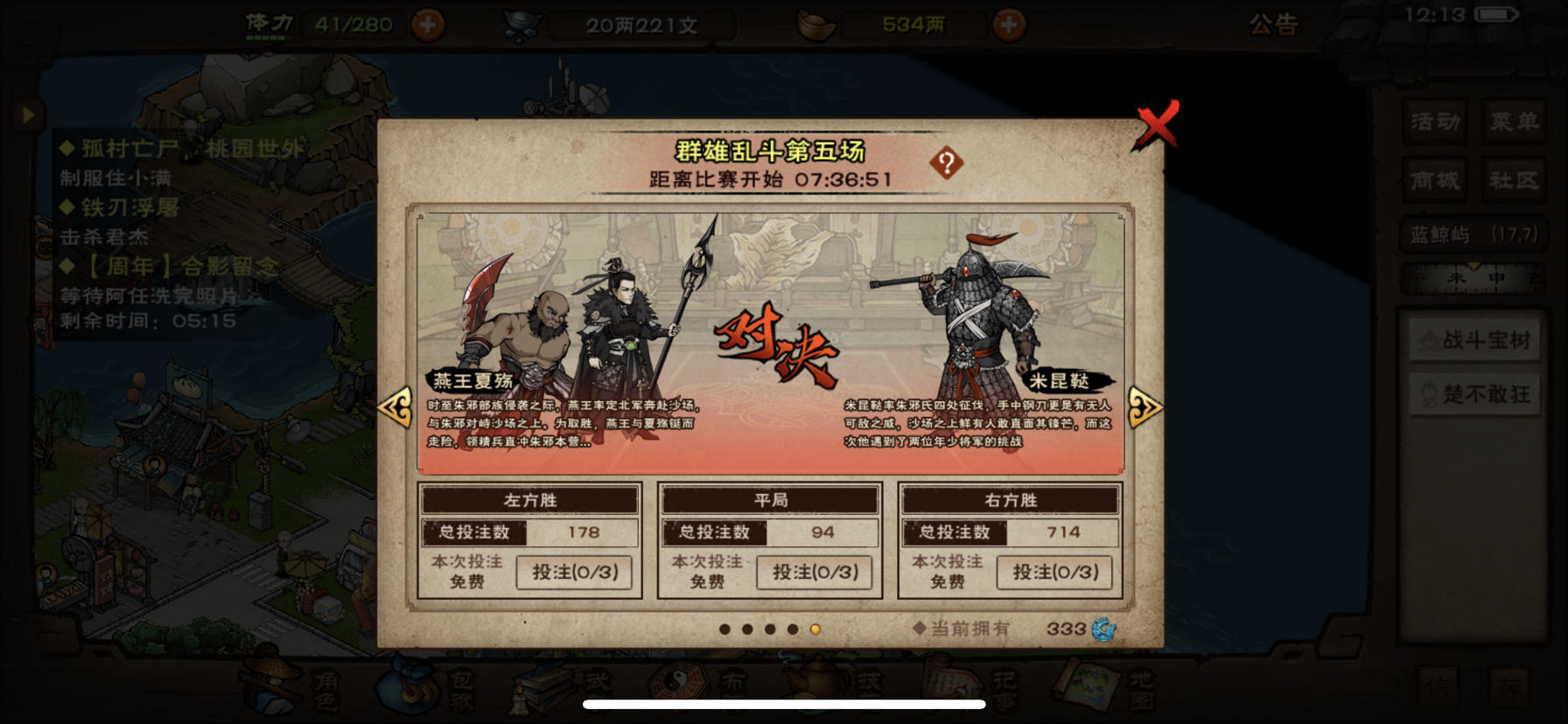This screenshot has height=724, width=1568.
Task: Open the 活动 events panel
Action: click(1435, 122)
